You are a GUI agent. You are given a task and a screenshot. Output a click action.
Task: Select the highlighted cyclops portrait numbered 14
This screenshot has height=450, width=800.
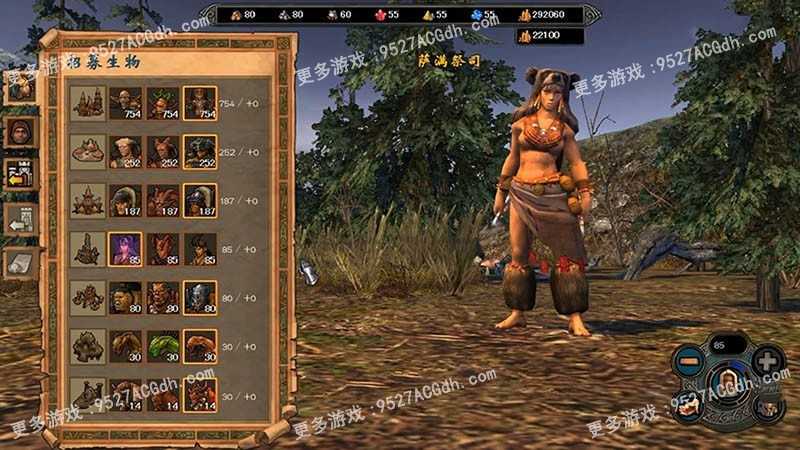pos(199,394)
